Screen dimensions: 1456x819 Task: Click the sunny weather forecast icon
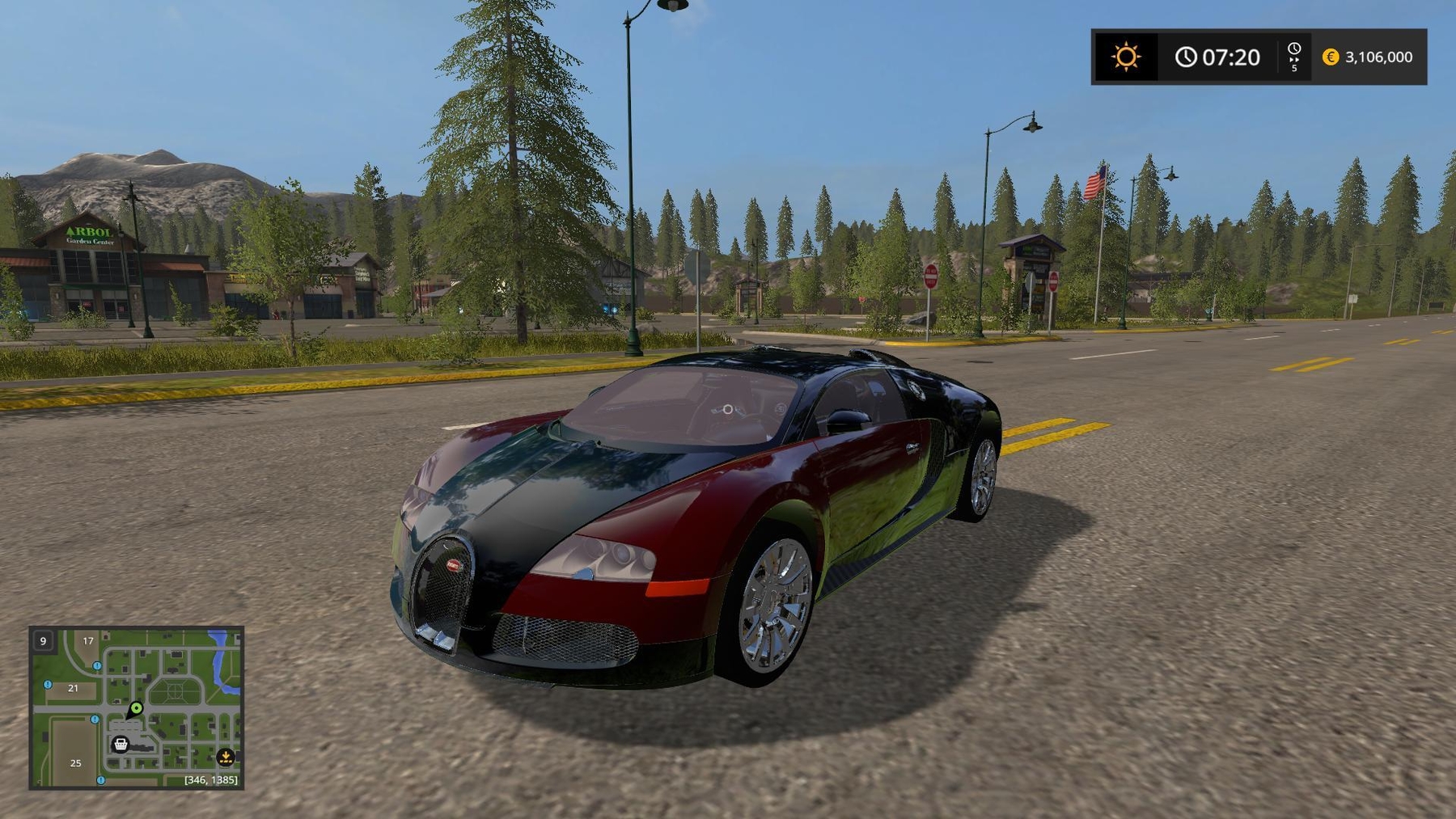tap(1125, 57)
